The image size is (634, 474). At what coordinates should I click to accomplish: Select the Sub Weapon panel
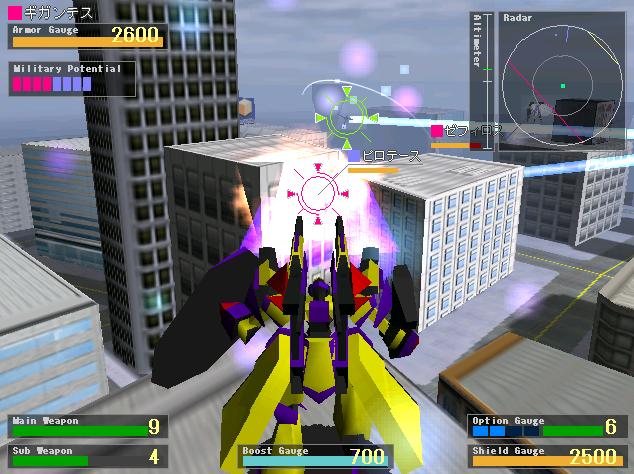click(x=84, y=456)
